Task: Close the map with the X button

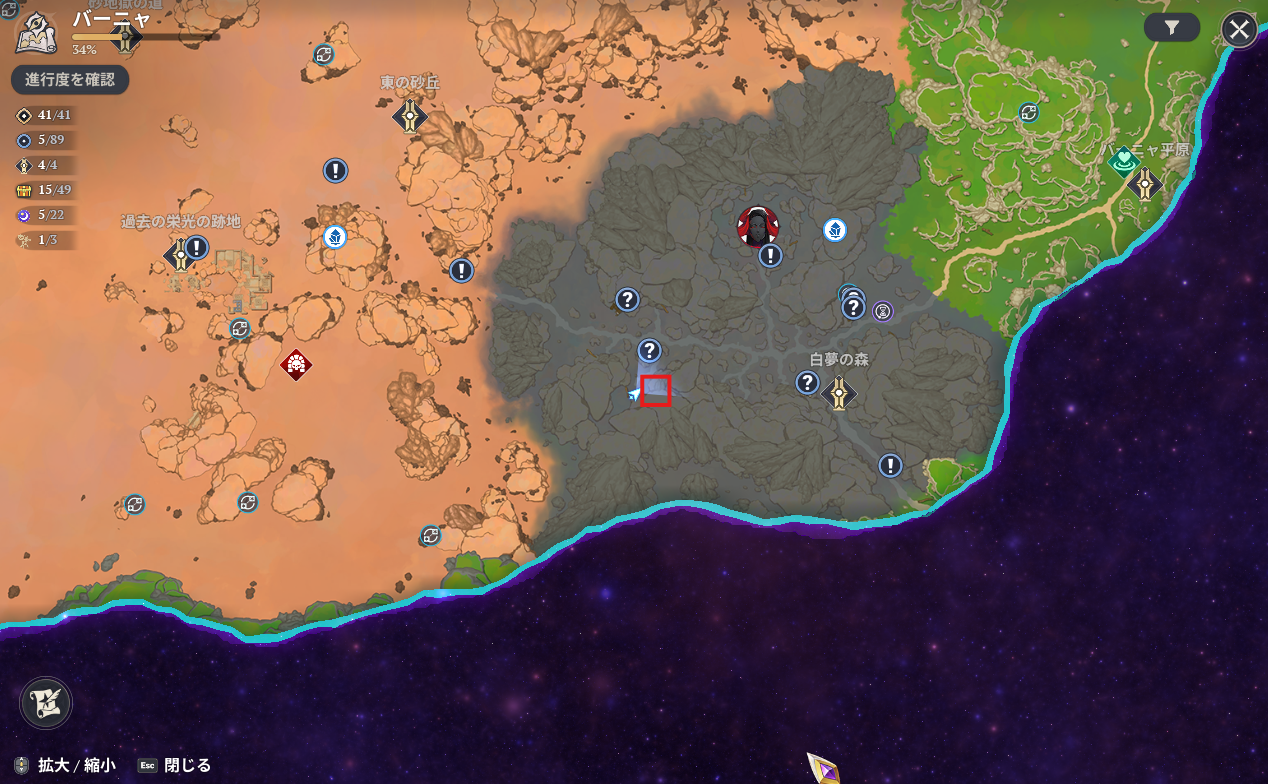Action: pyautogui.click(x=1239, y=29)
